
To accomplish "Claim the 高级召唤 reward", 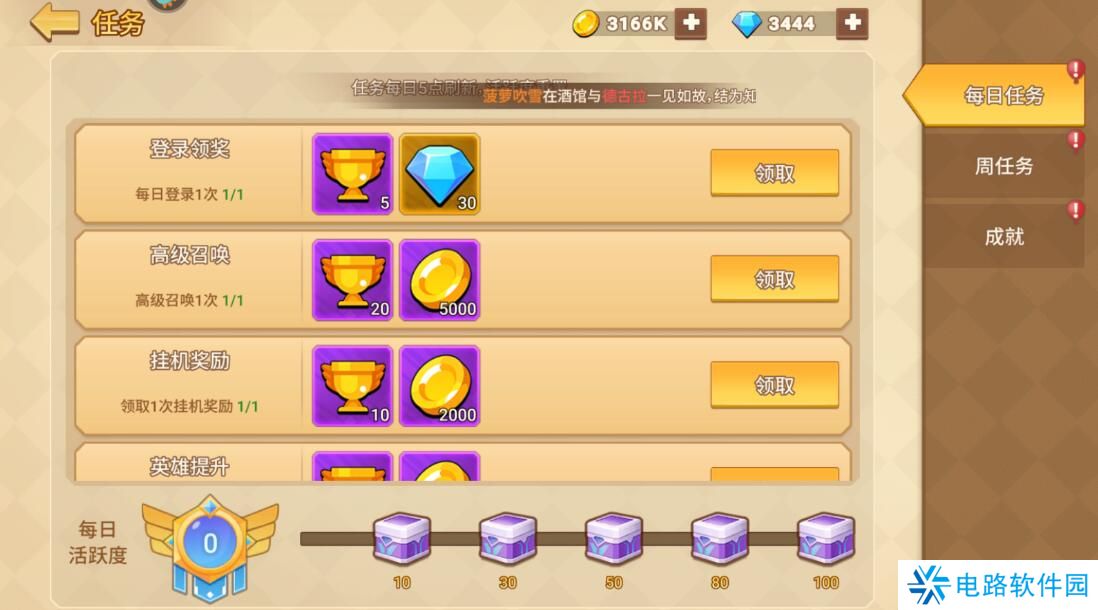I will 774,279.
